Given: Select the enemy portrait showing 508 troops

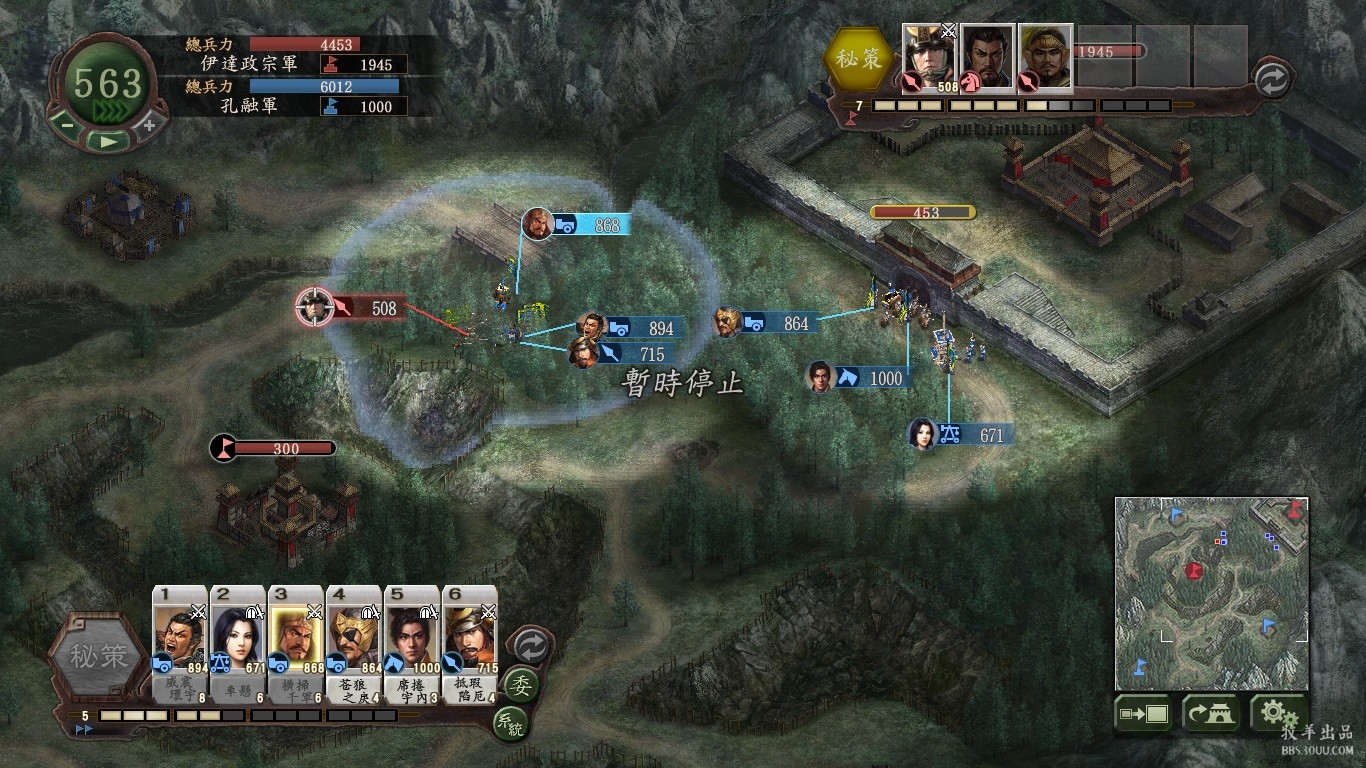Looking at the screenshot, I should 929,58.
